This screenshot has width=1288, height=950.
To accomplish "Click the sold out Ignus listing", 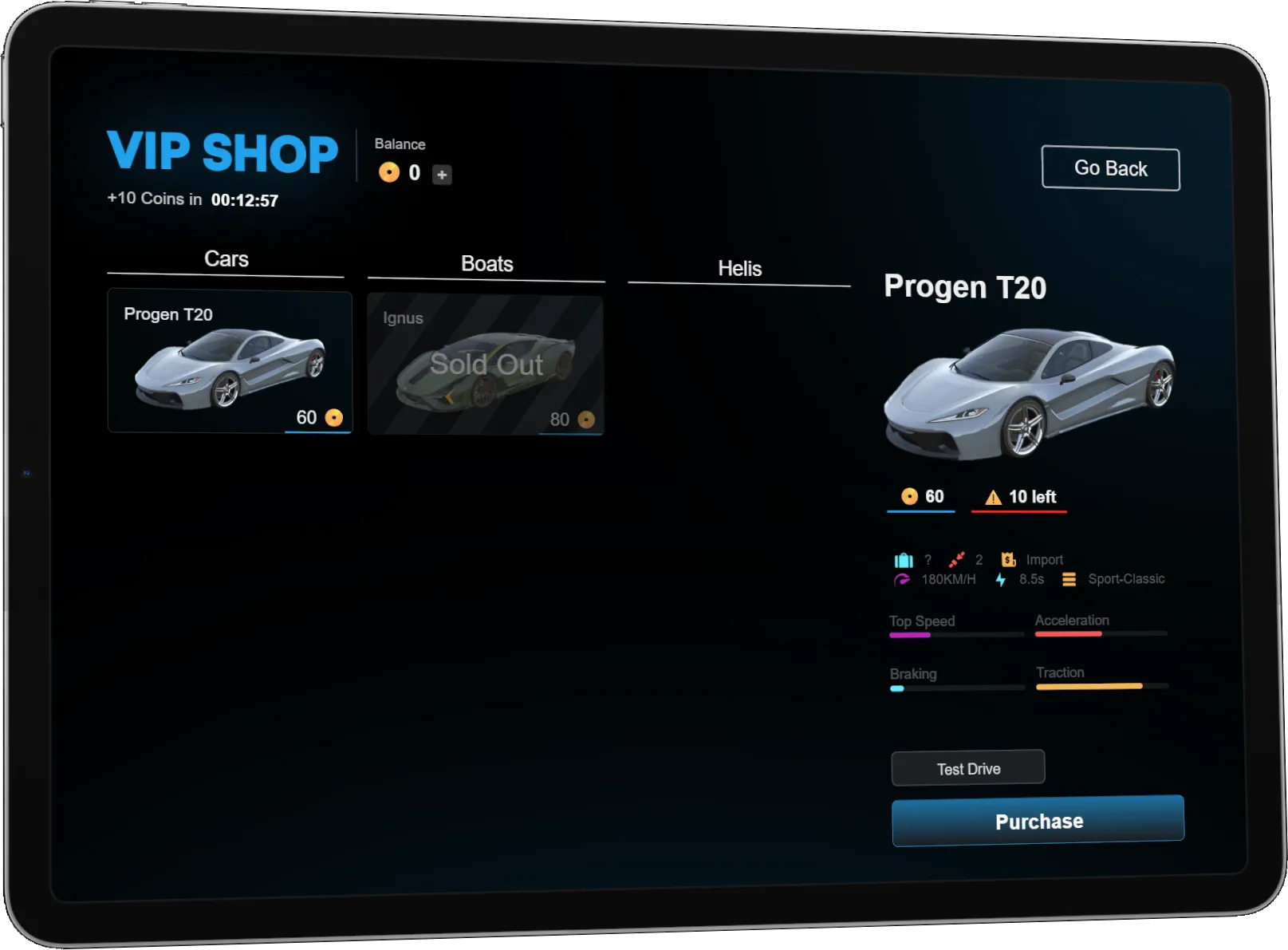I will click(486, 365).
